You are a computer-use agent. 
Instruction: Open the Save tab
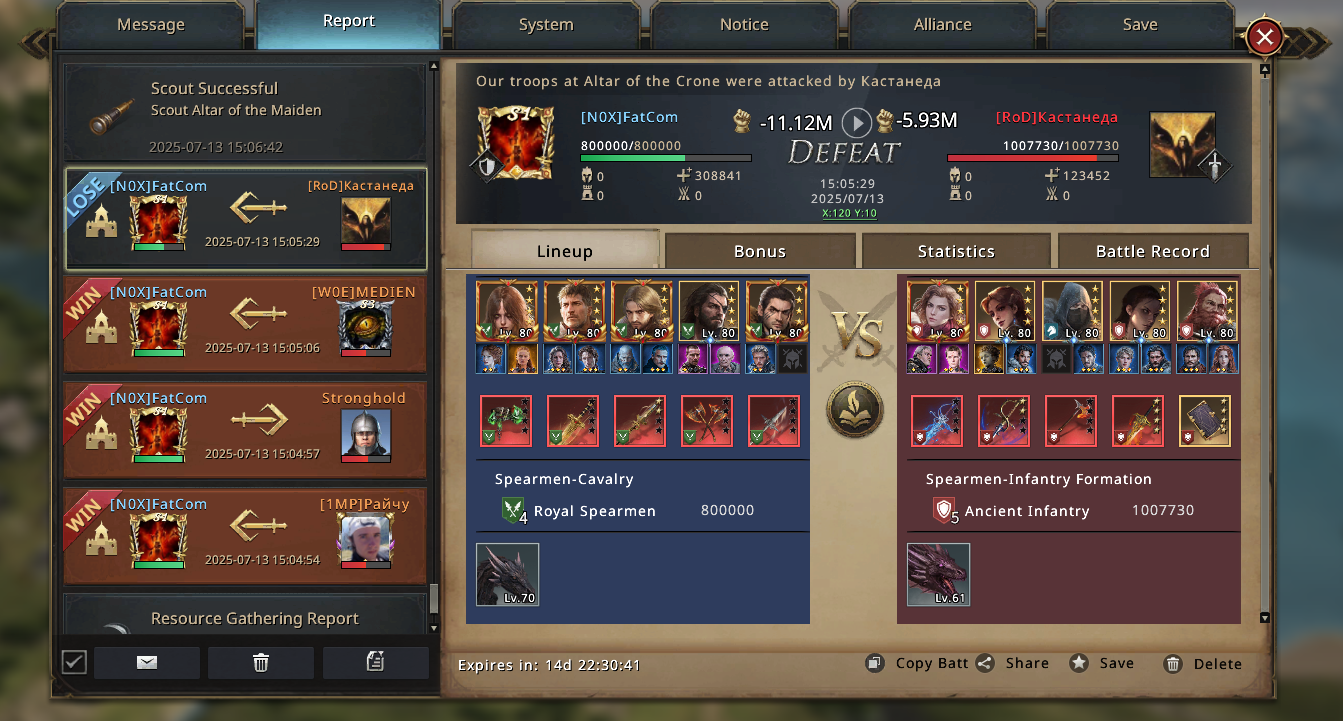coord(1139,25)
